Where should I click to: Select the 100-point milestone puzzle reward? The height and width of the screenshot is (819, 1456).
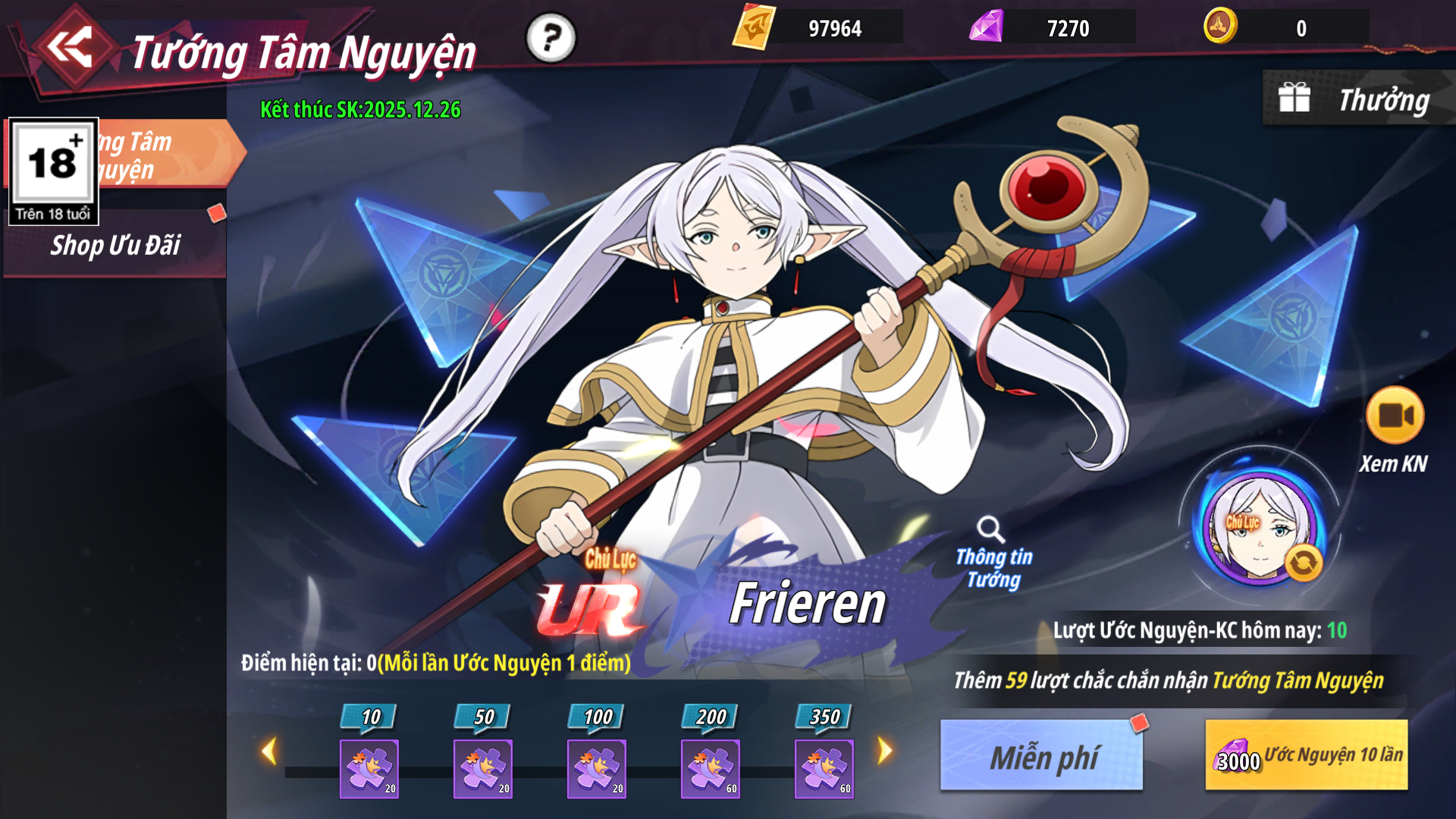point(597,767)
